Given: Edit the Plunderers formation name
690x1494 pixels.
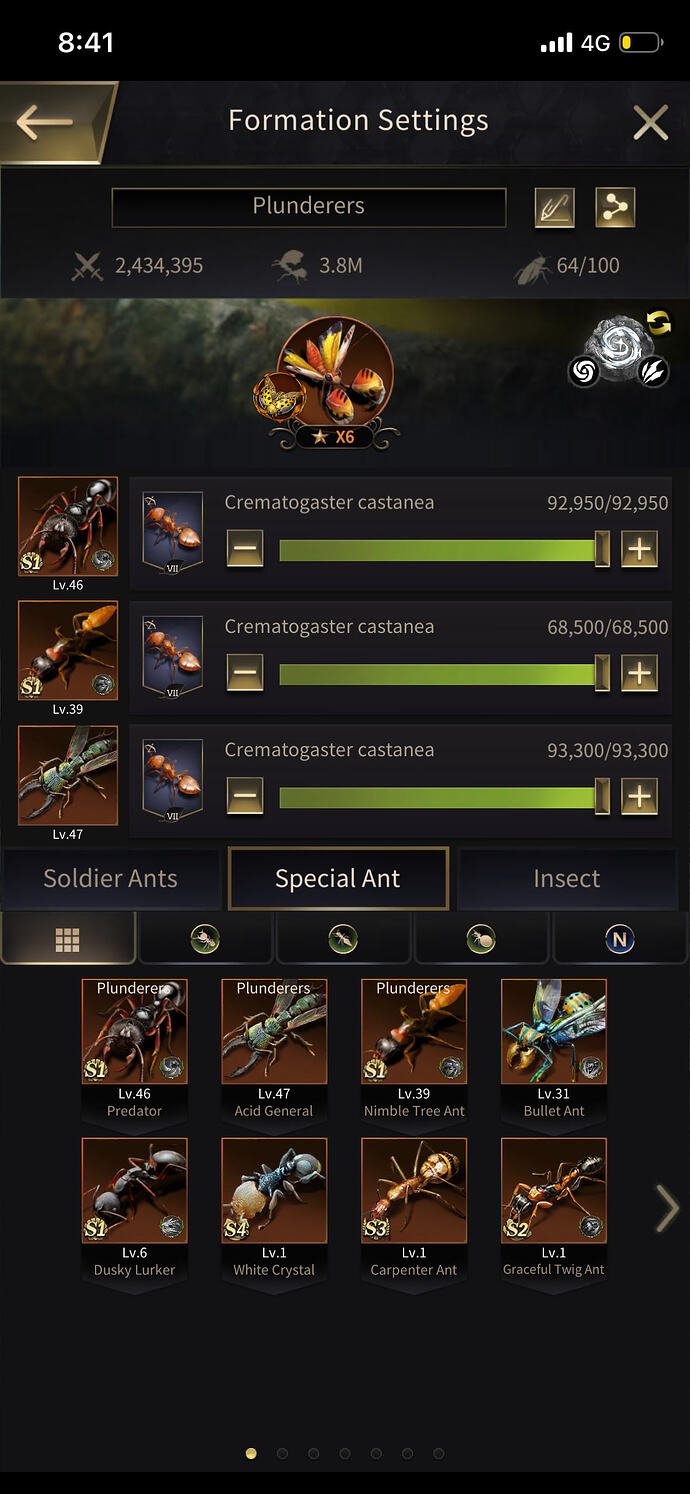Looking at the screenshot, I should pos(554,207).
